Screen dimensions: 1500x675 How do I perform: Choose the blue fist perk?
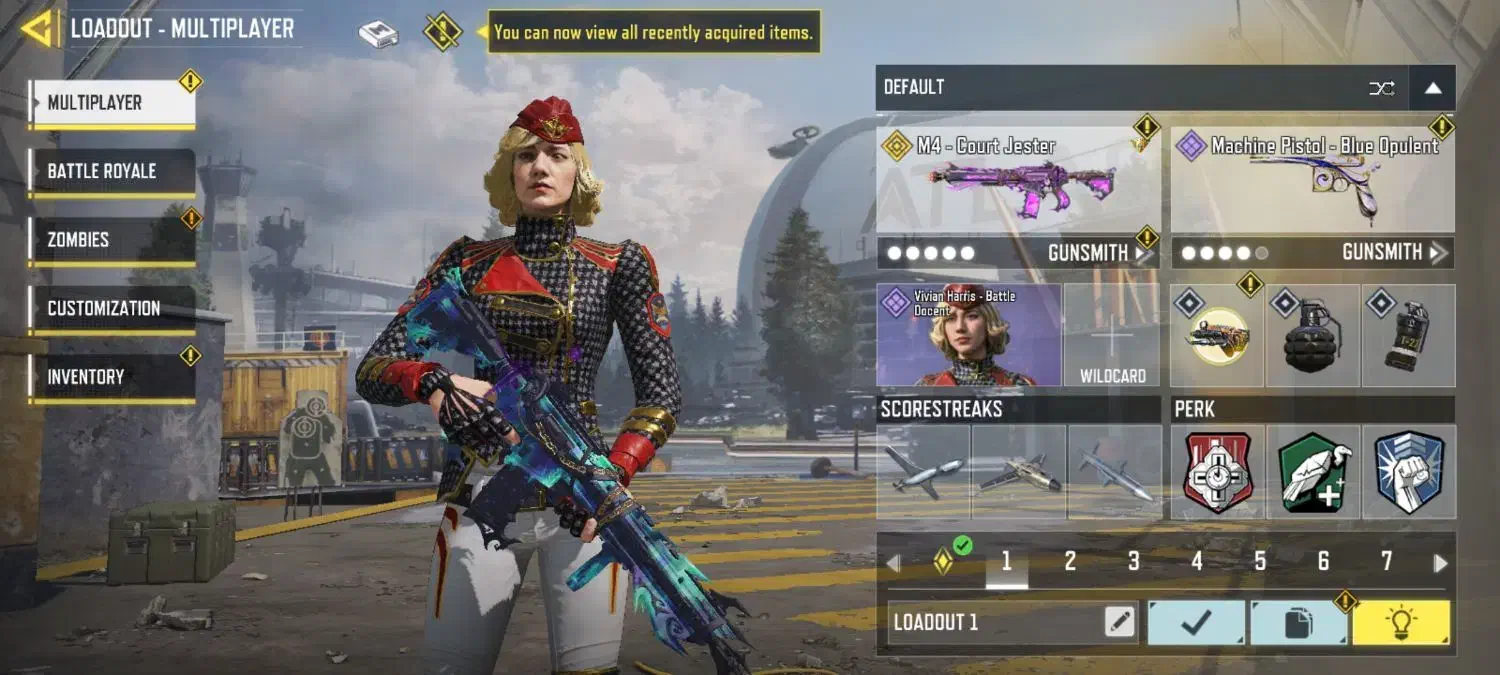pos(1408,472)
